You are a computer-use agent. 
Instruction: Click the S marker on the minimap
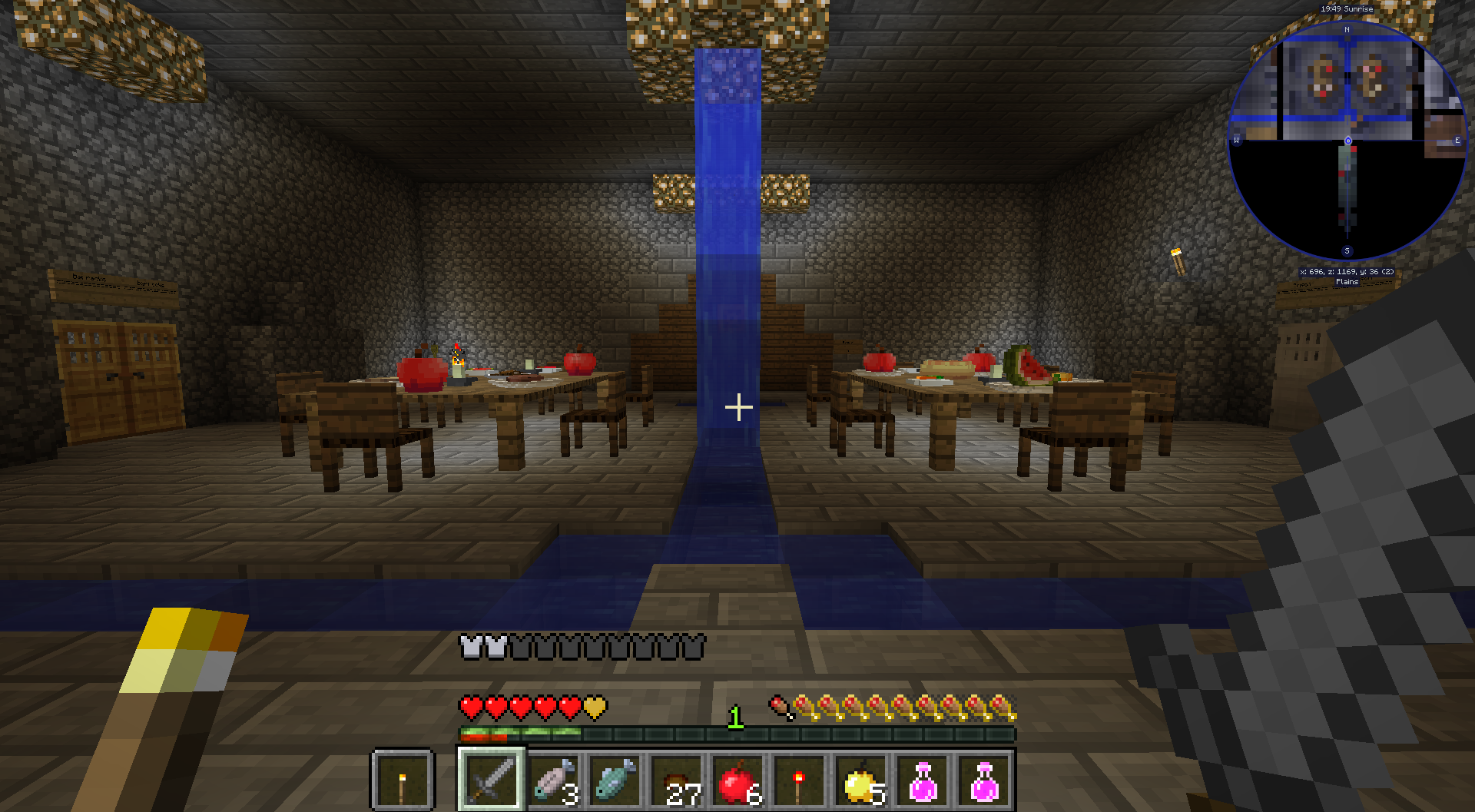point(1346,250)
